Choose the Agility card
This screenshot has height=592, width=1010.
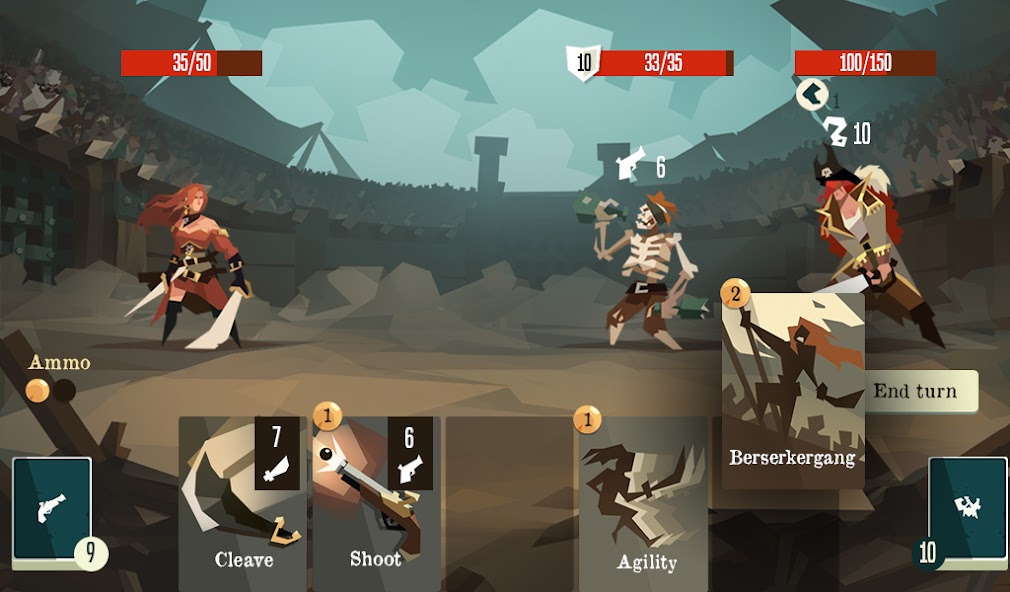pyautogui.click(x=645, y=505)
